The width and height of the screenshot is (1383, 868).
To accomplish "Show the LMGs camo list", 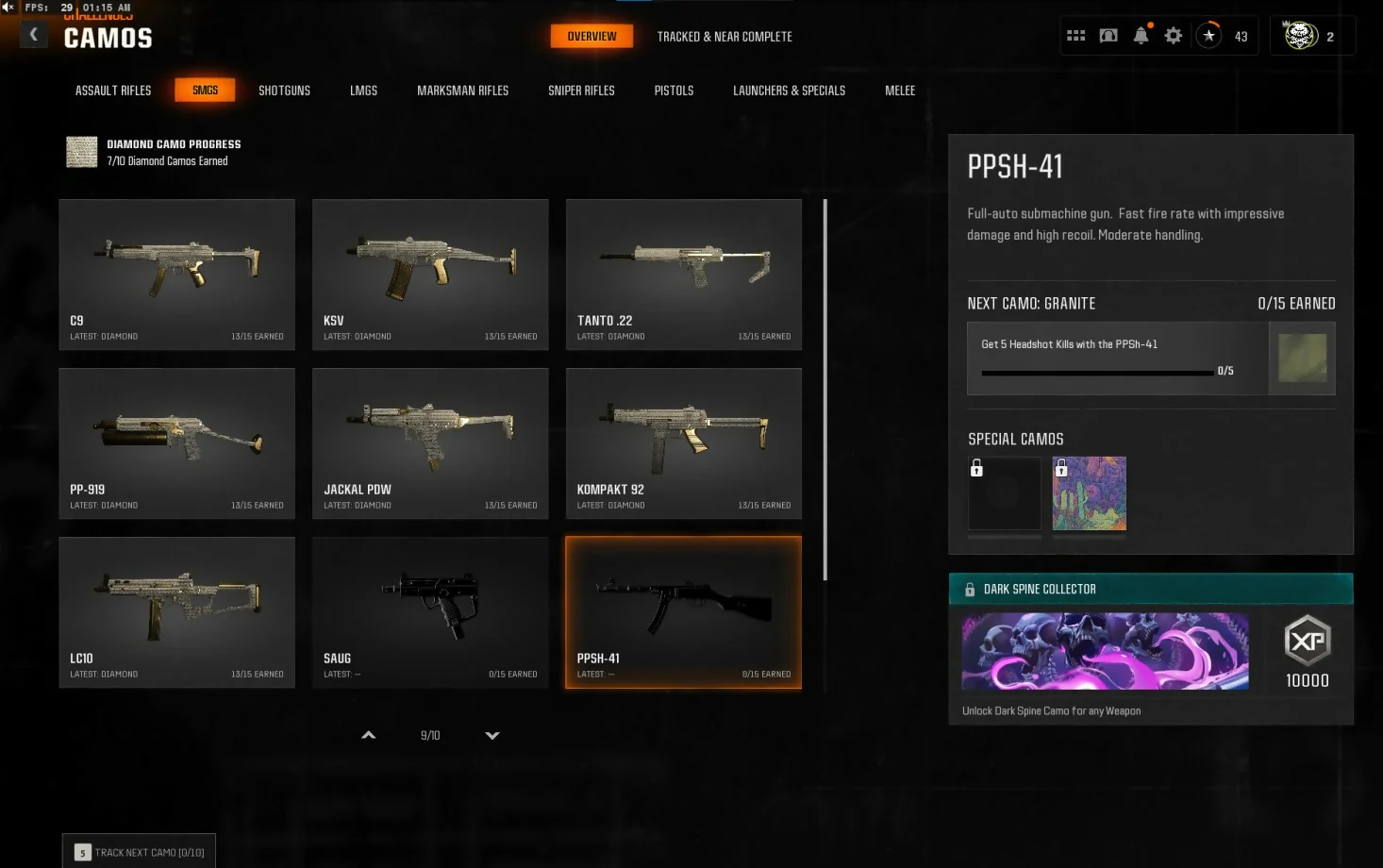I will pos(363,91).
